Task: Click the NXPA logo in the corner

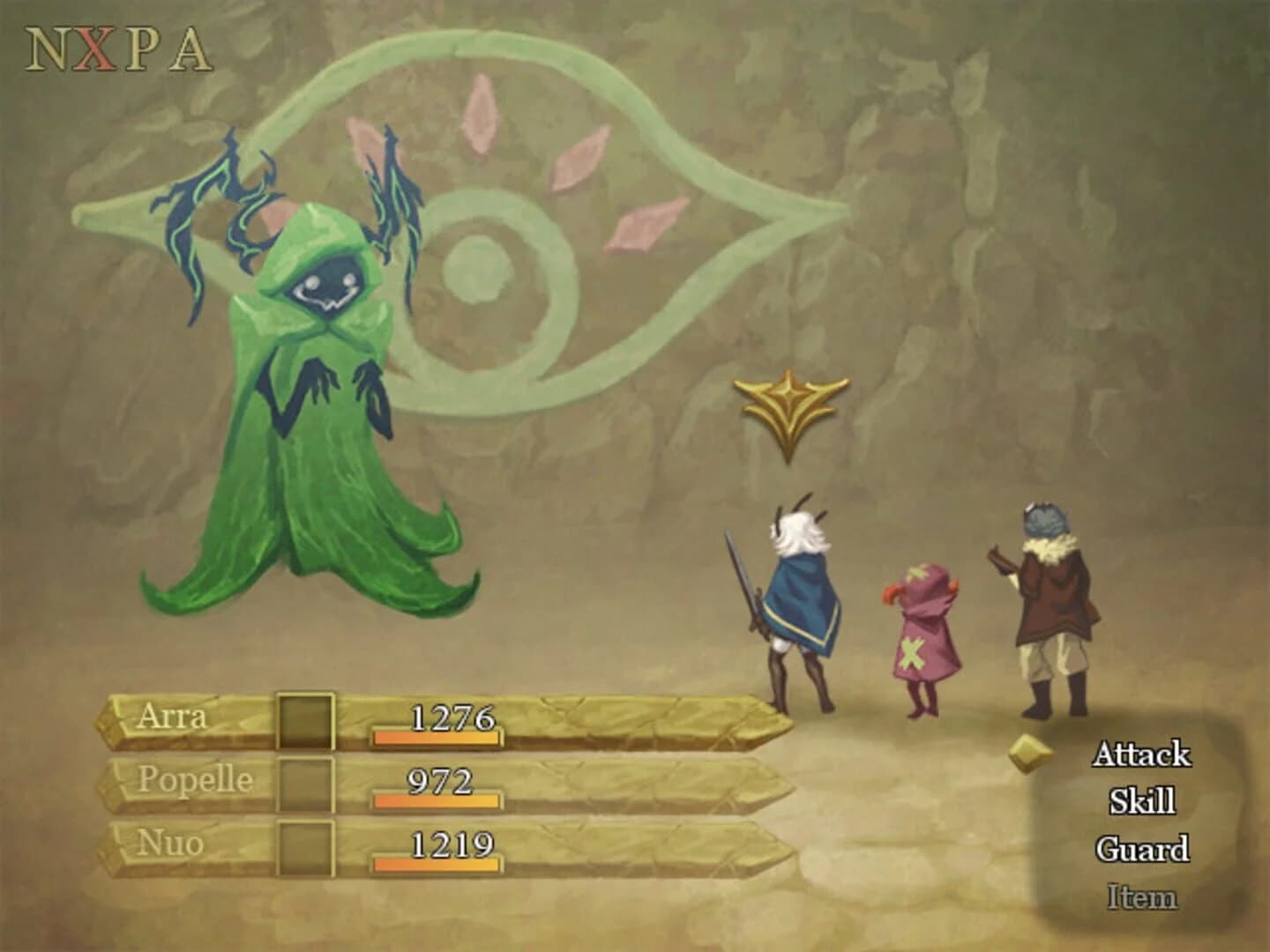Action: click(x=116, y=50)
